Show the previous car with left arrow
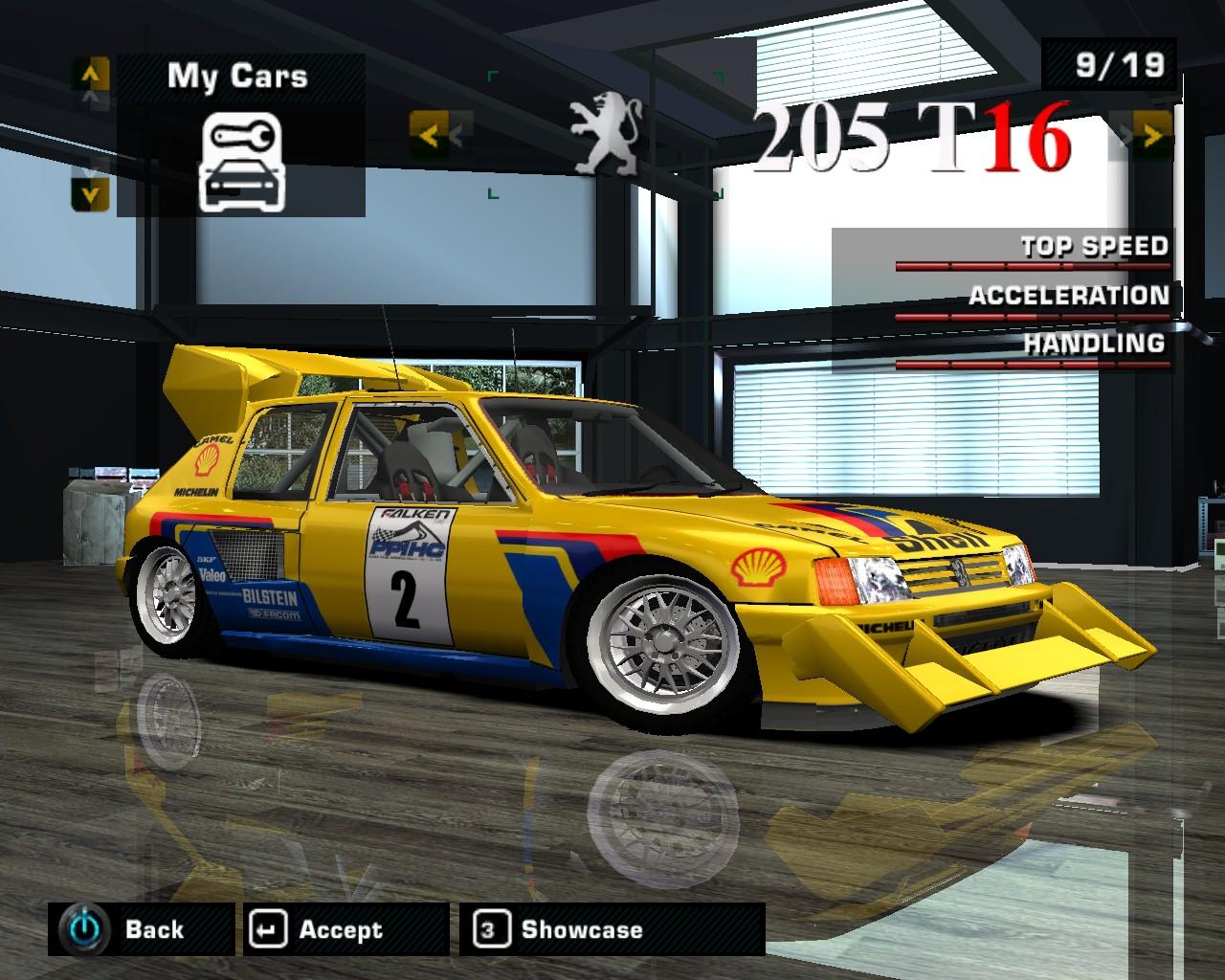Viewport: 1225px width, 980px height. pos(428,136)
